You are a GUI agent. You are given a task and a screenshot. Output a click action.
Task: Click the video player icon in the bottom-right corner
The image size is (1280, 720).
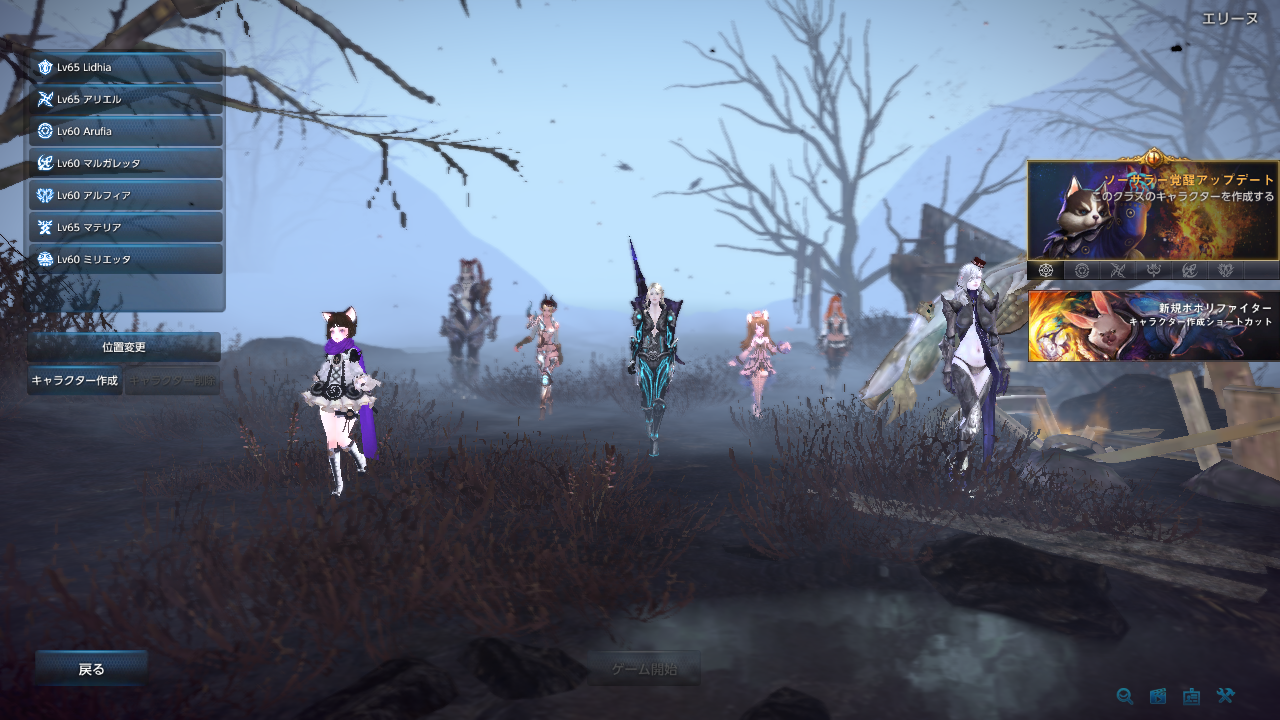point(1158,696)
